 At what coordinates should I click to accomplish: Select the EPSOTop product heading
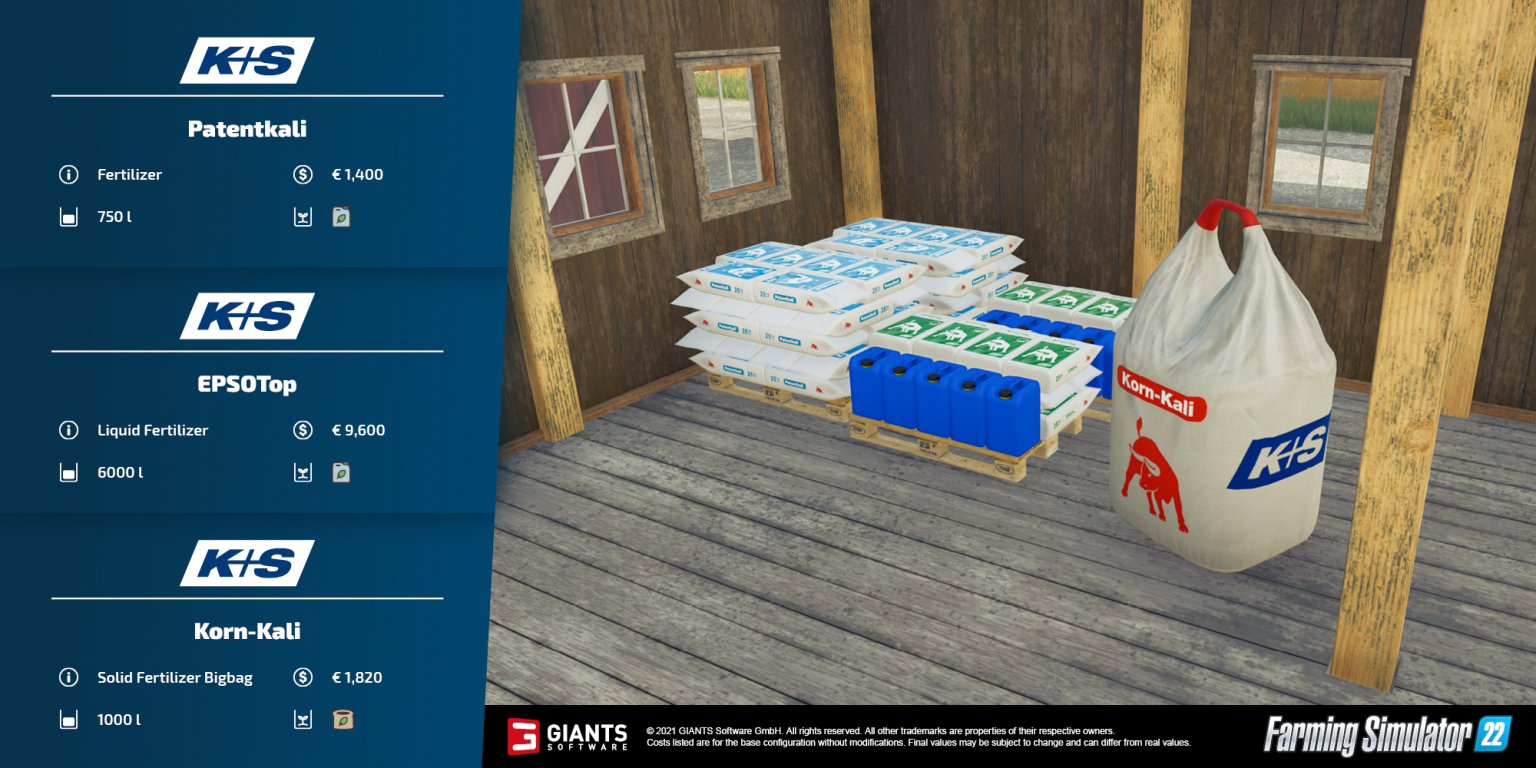(x=246, y=384)
